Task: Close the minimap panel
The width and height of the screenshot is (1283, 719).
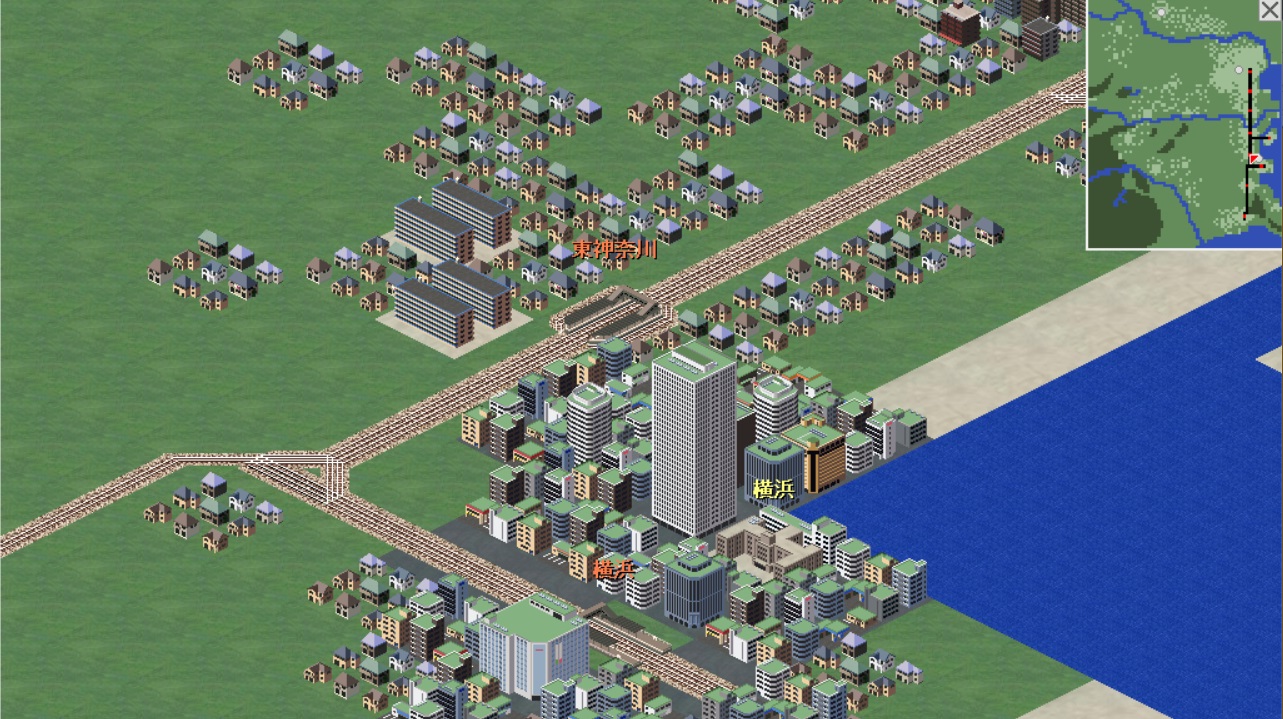Action: tap(1272, 9)
